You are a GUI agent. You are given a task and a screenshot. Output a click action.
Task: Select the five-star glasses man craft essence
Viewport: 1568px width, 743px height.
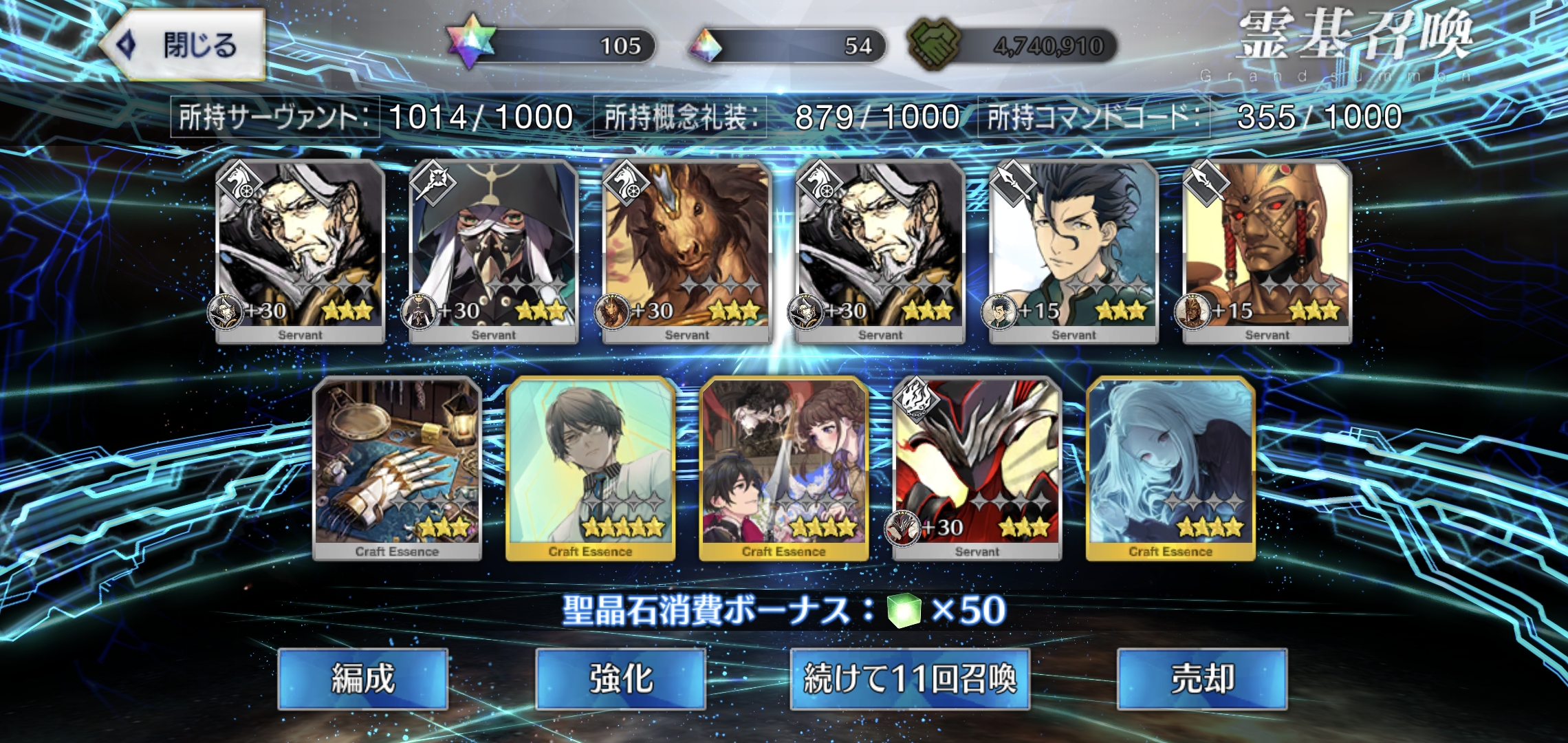coord(590,468)
